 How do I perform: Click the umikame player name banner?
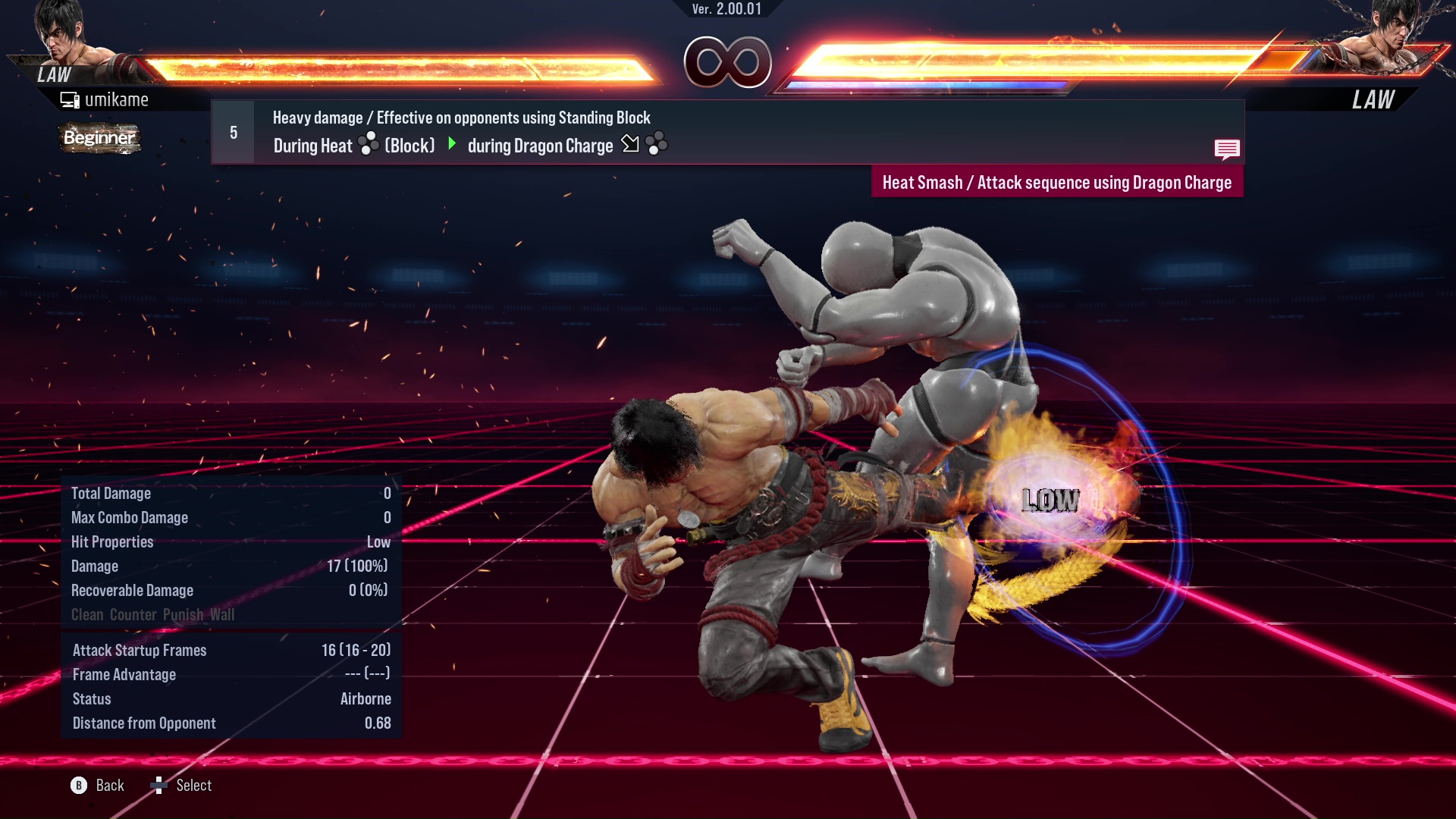(118, 99)
